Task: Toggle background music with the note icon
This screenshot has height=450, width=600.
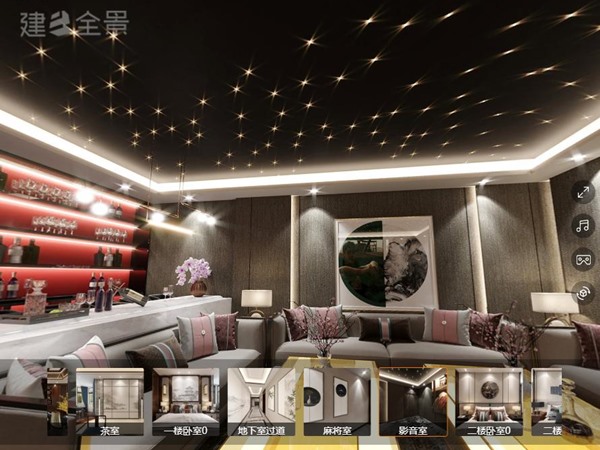Action: [x=582, y=225]
